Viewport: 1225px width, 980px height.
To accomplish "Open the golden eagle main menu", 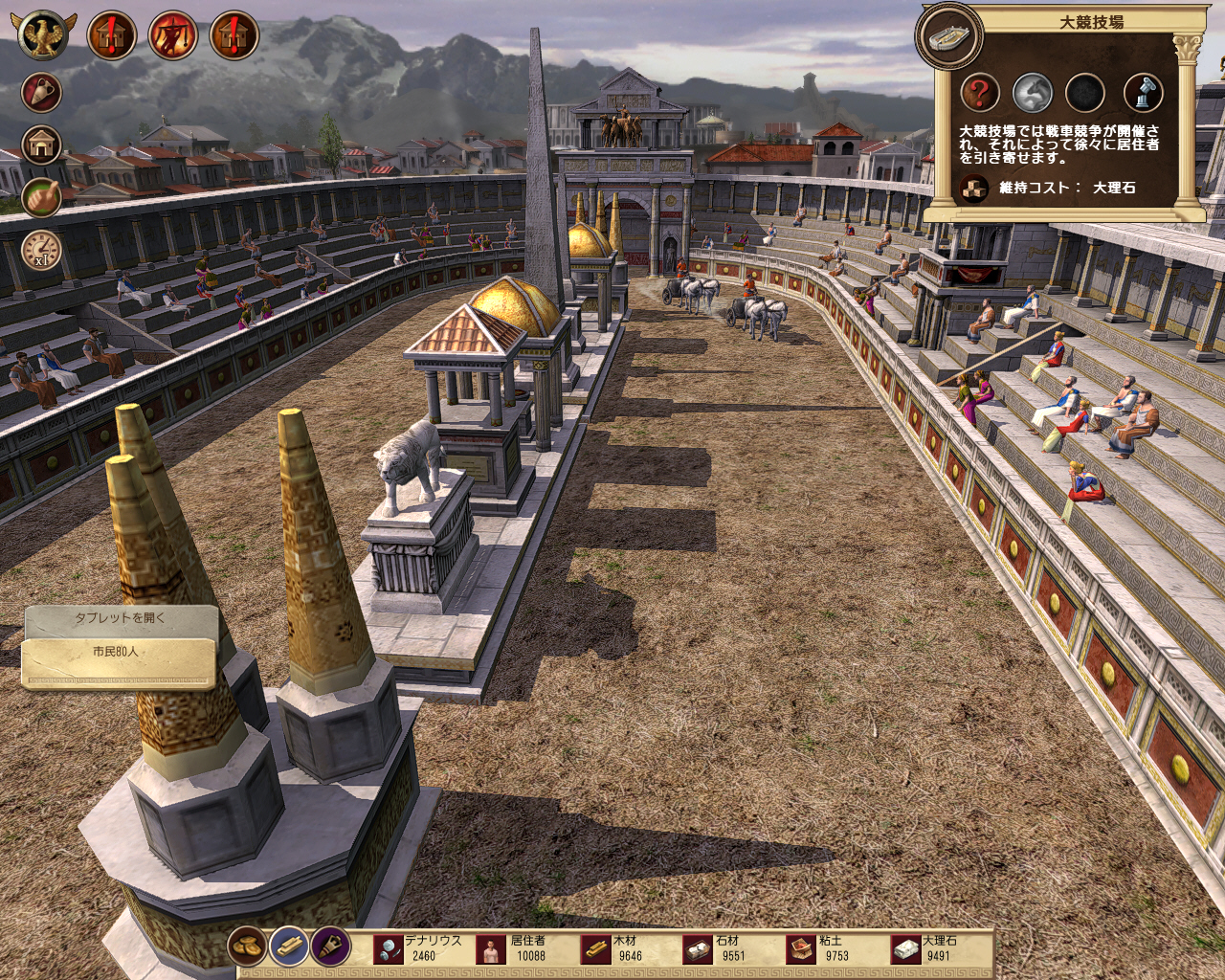I will pyautogui.click(x=42, y=35).
